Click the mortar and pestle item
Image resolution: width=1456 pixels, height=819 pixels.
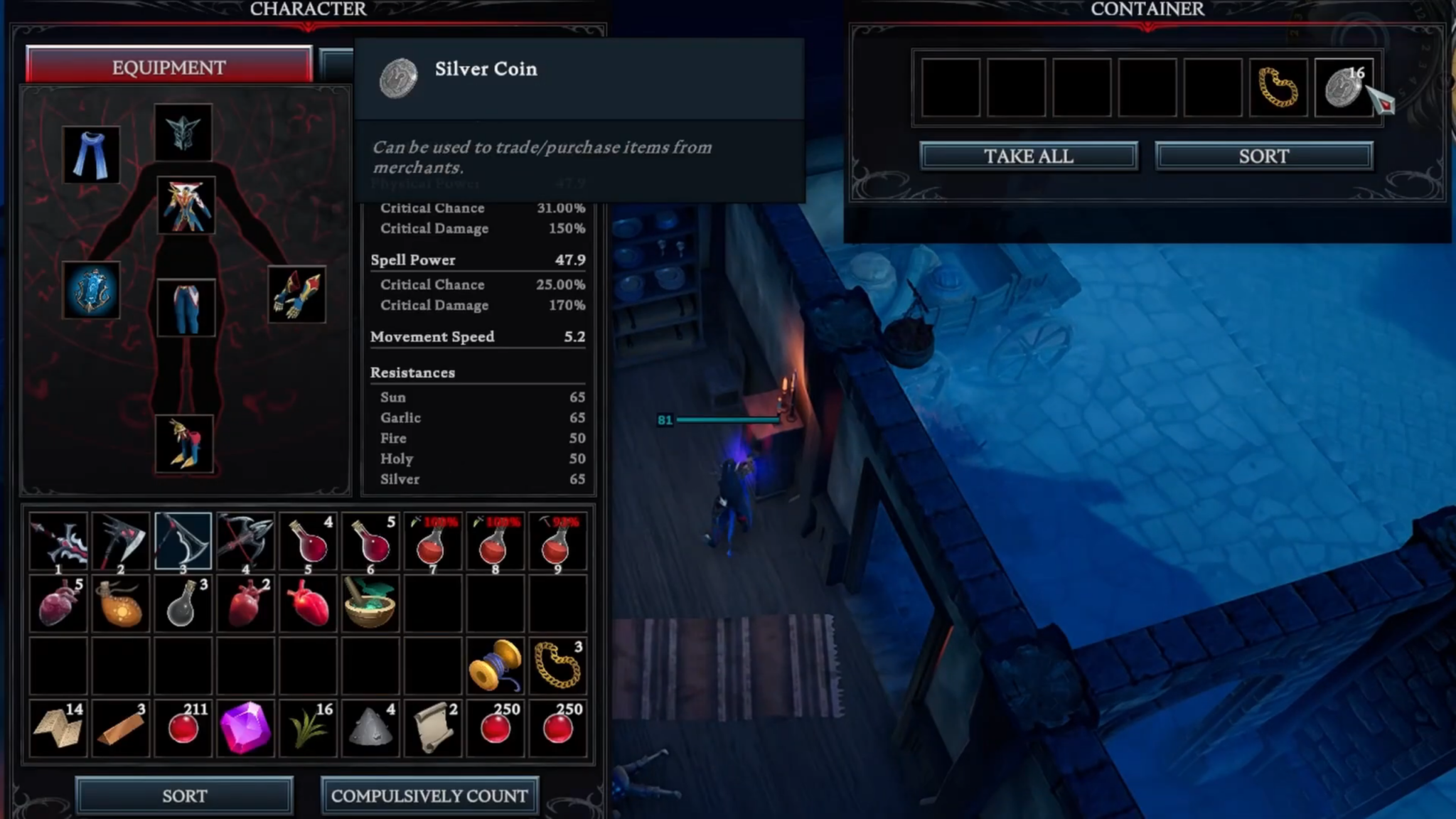pos(370,604)
